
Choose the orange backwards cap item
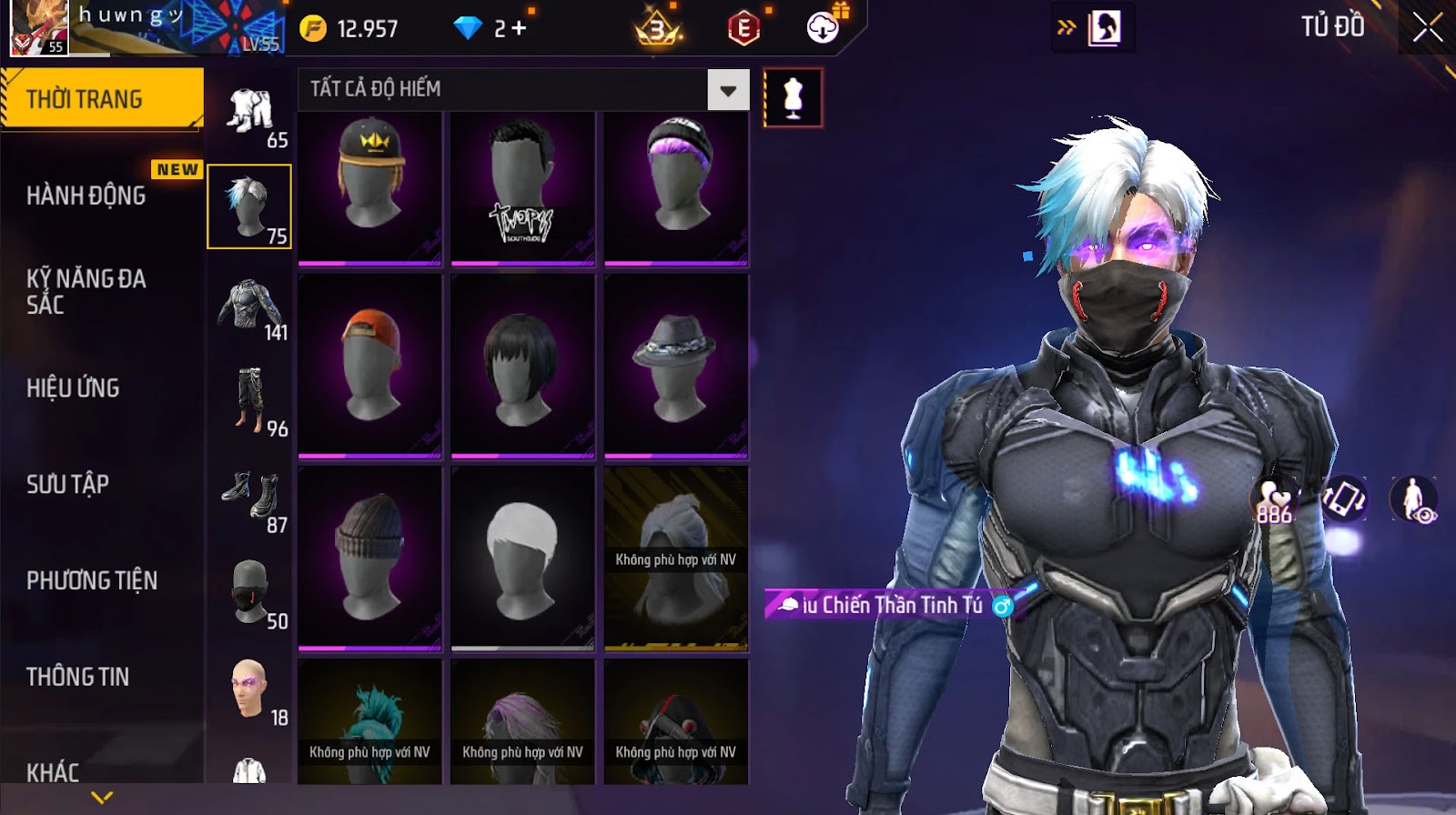(x=370, y=366)
